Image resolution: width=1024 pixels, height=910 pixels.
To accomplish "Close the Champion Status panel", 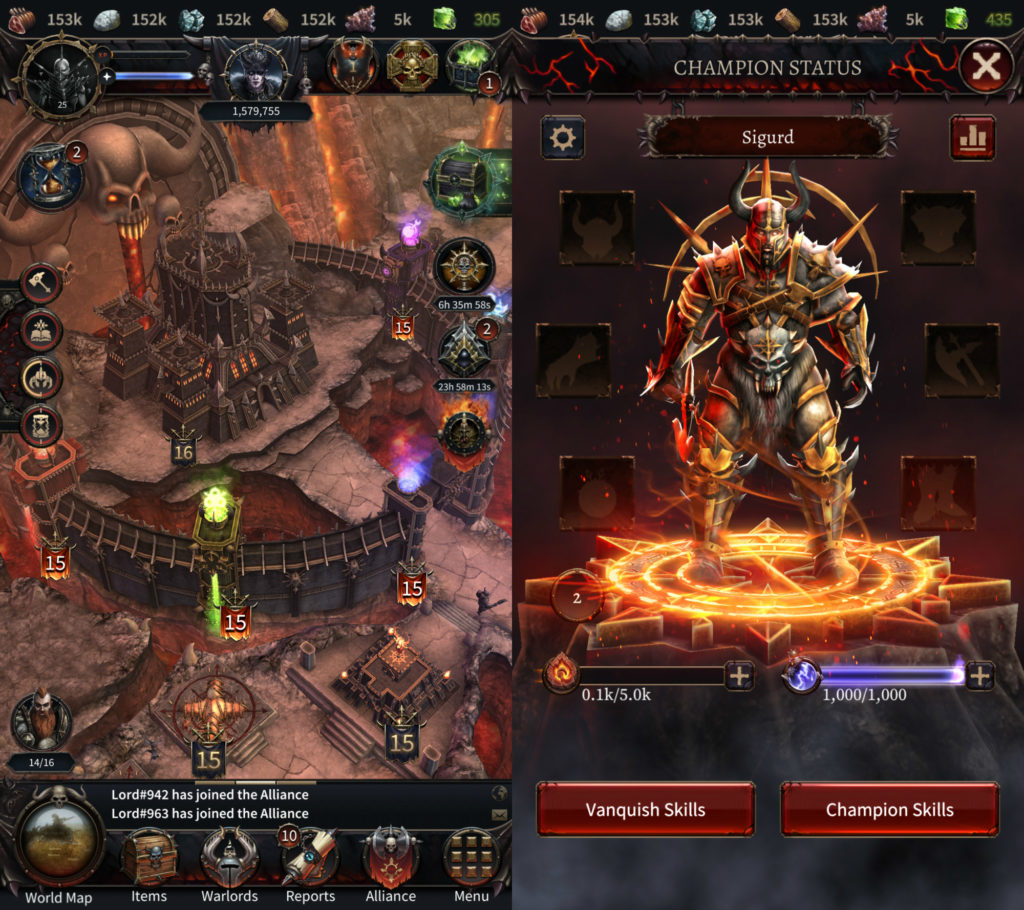I will tap(986, 67).
